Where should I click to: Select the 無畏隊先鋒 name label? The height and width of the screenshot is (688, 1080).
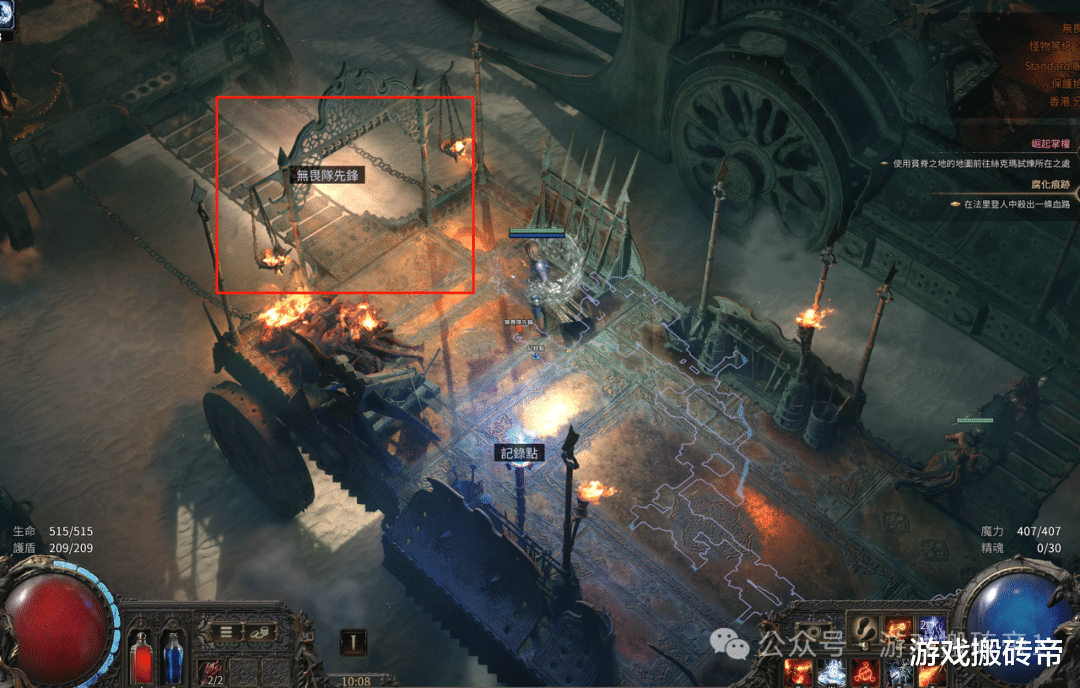tap(327, 175)
